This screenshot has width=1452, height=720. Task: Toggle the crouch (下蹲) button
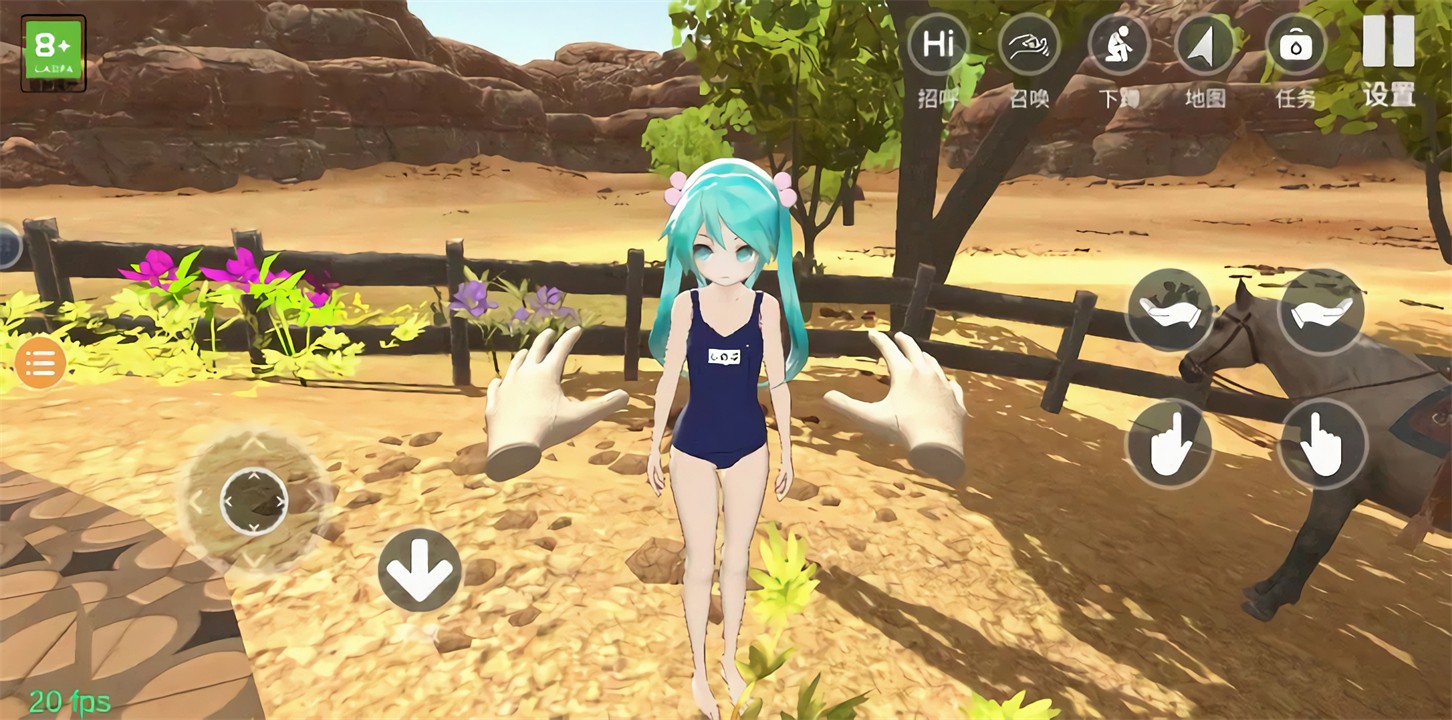(x=1119, y=45)
